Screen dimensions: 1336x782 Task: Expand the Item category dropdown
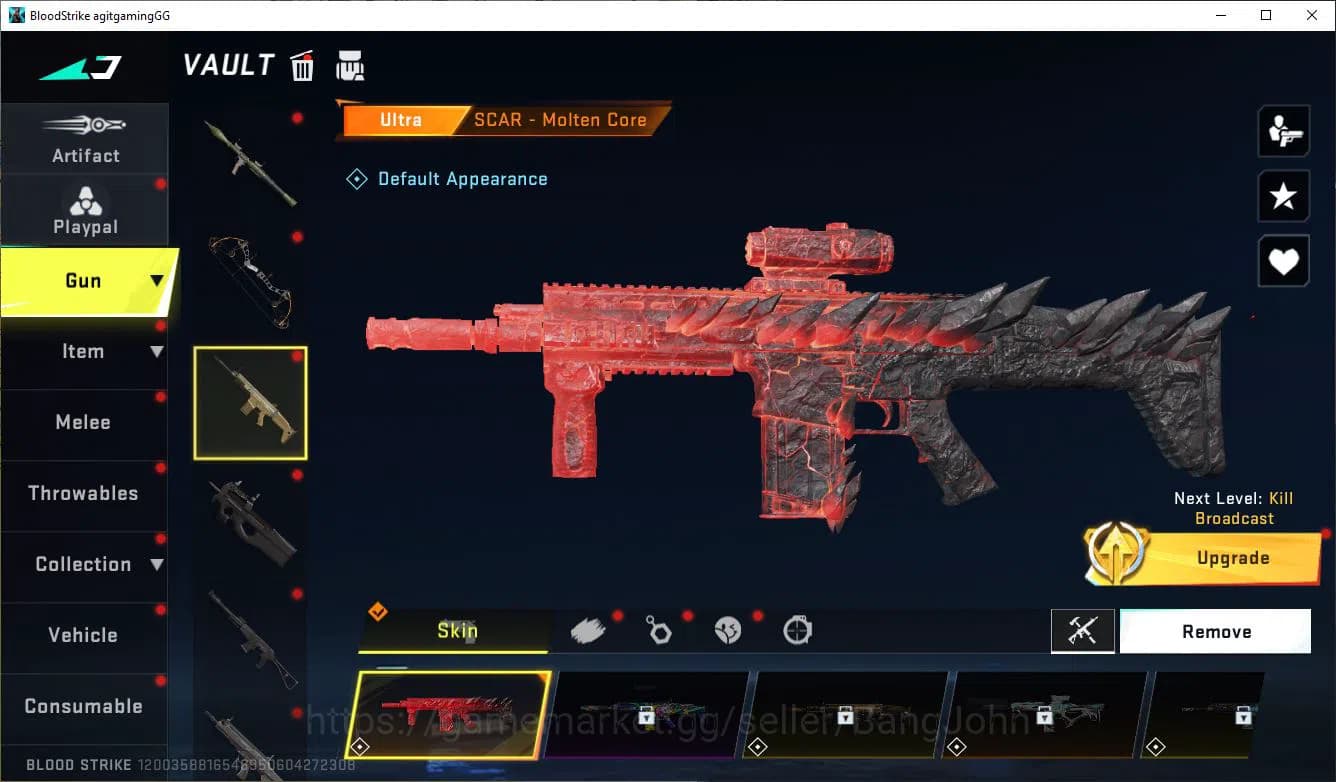pyautogui.click(x=157, y=351)
